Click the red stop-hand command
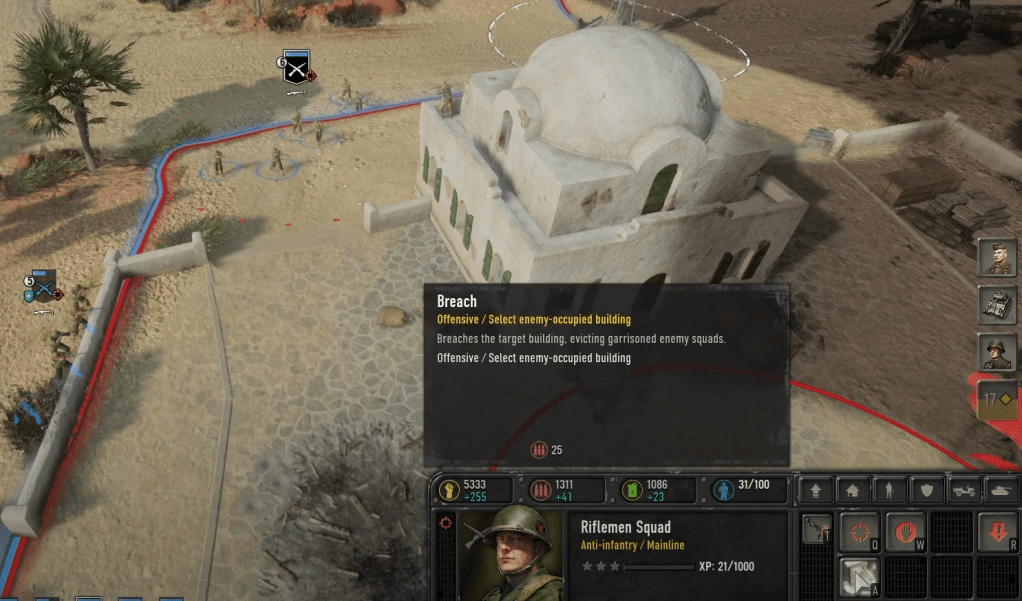The image size is (1022, 601). (x=904, y=530)
